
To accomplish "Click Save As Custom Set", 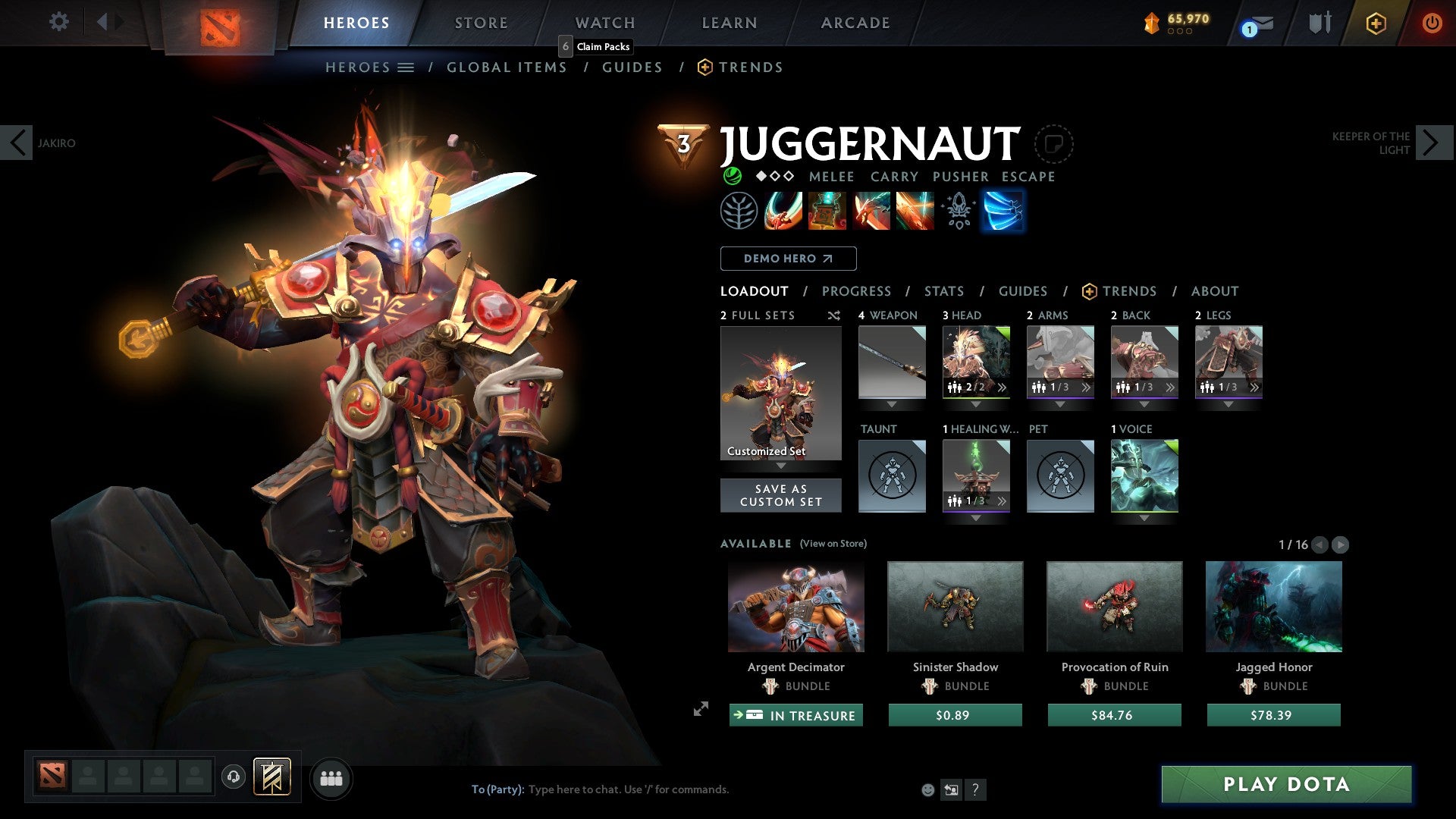I will (x=780, y=495).
